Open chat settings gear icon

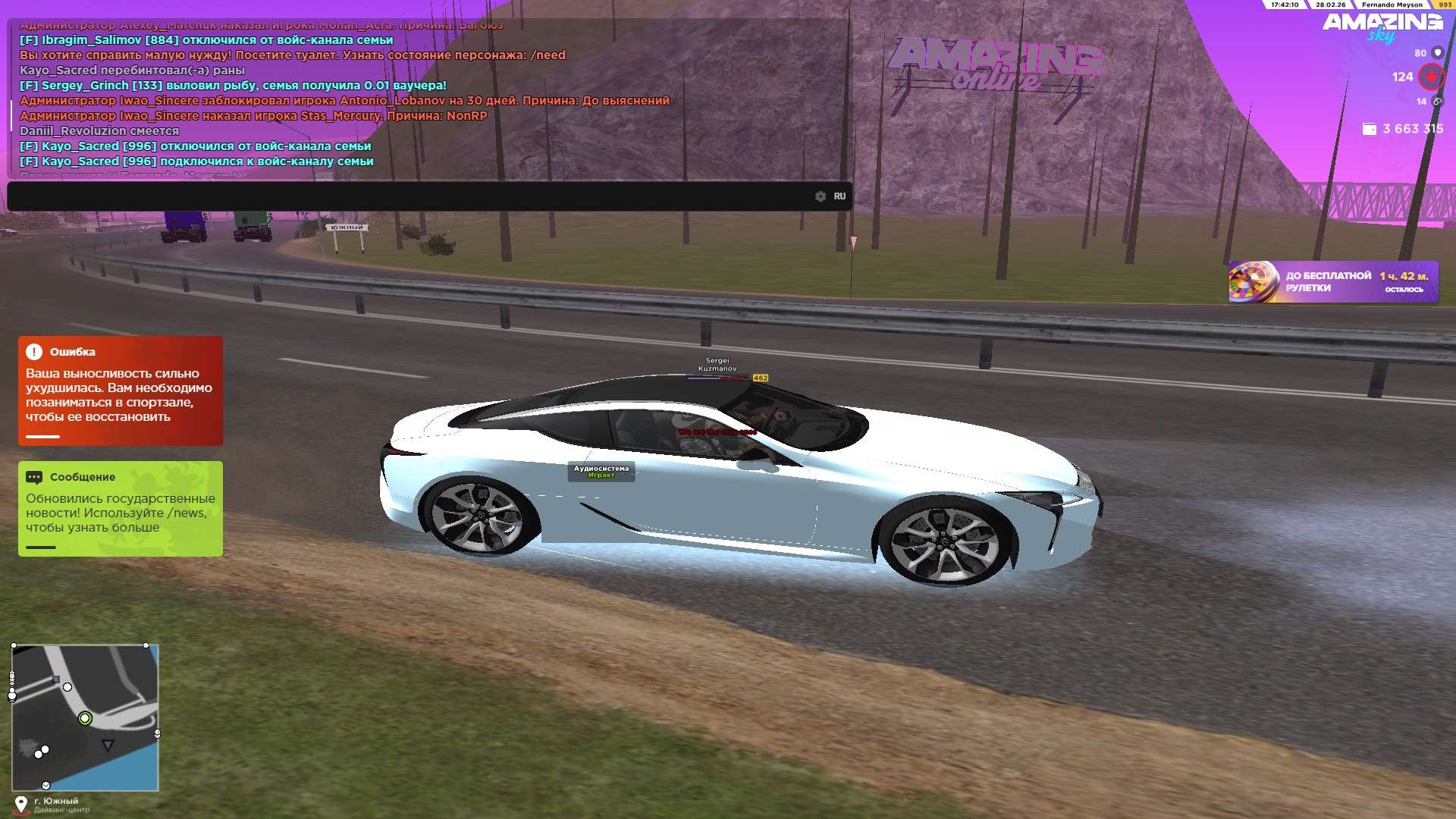821,196
